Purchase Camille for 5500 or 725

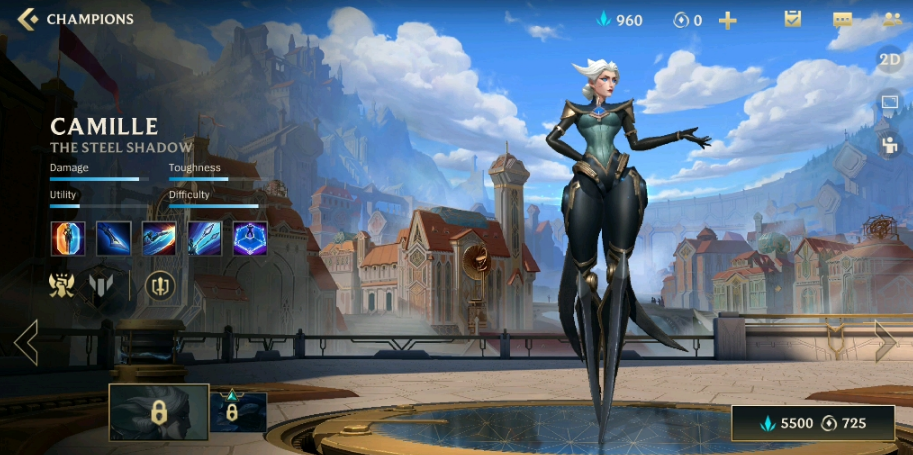812,423
